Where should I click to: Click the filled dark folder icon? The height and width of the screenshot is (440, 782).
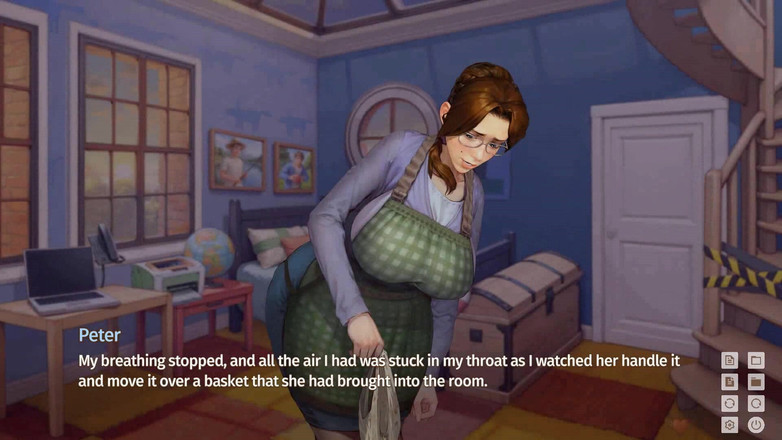(756, 382)
